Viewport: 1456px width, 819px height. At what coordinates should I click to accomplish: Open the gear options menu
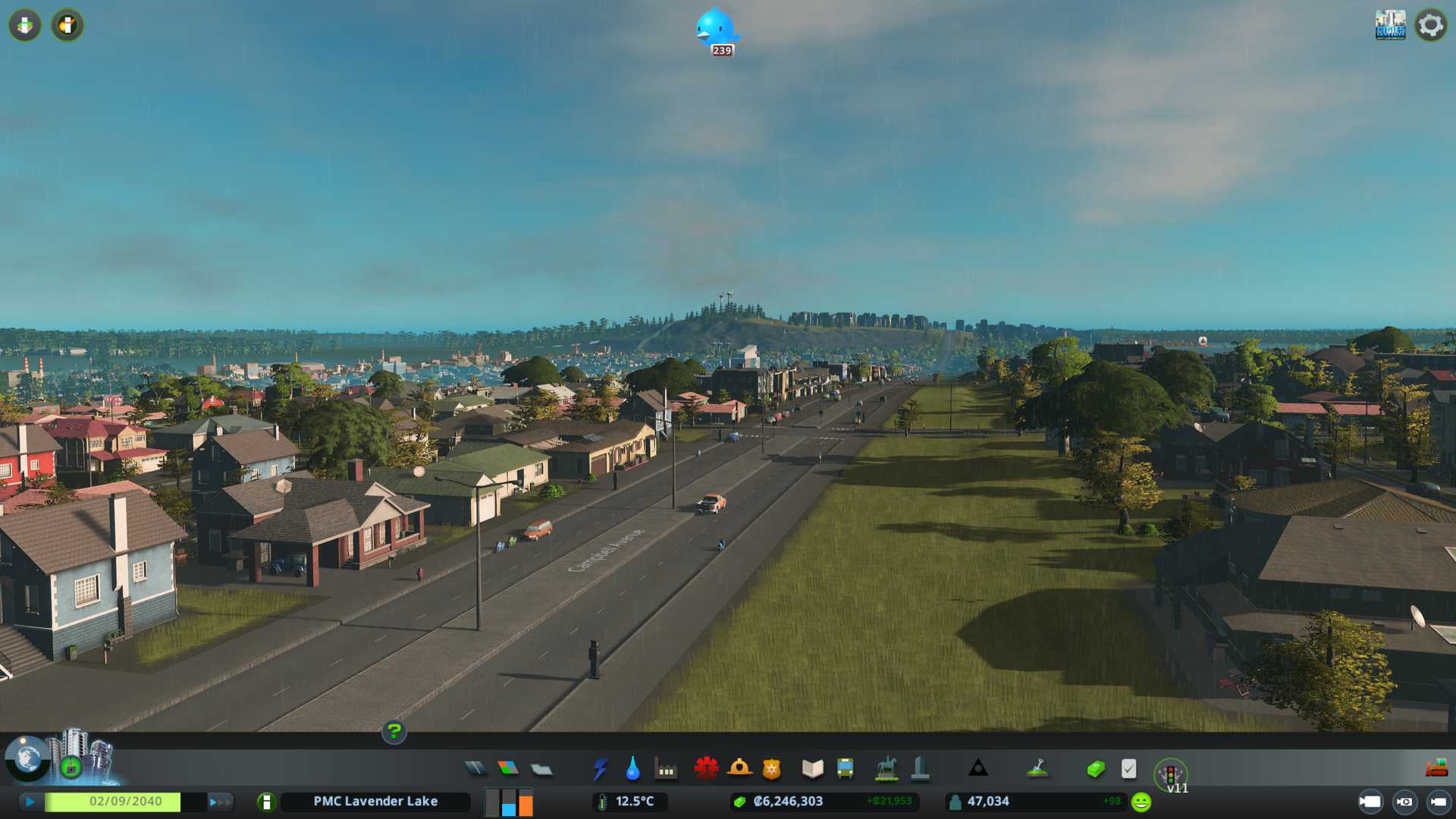click(1430, 25)
